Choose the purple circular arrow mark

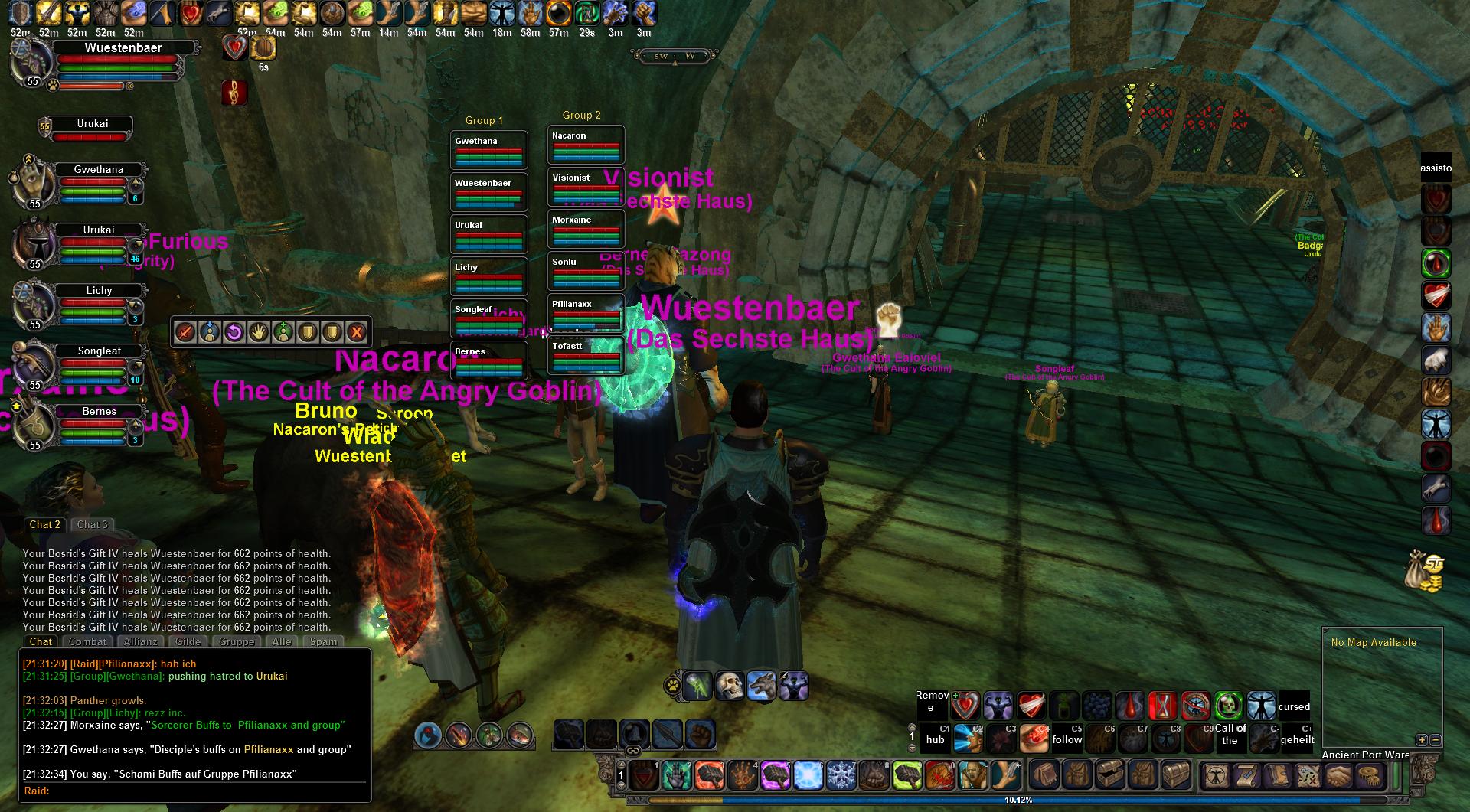click(234, 332)
